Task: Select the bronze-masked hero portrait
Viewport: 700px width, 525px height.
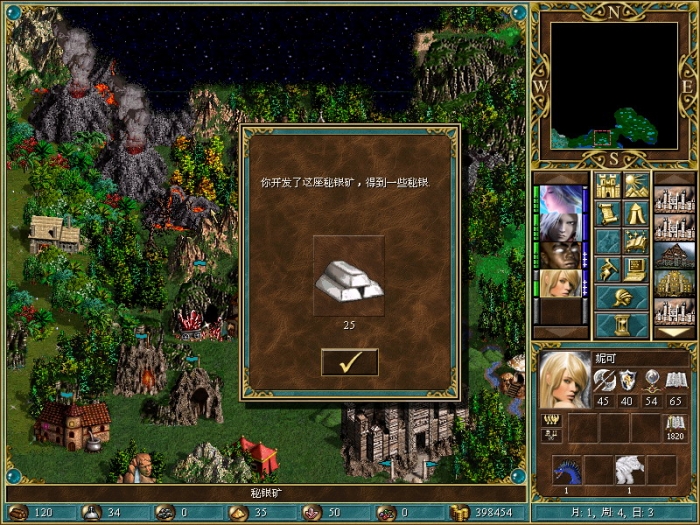Action: click(562, 255)
